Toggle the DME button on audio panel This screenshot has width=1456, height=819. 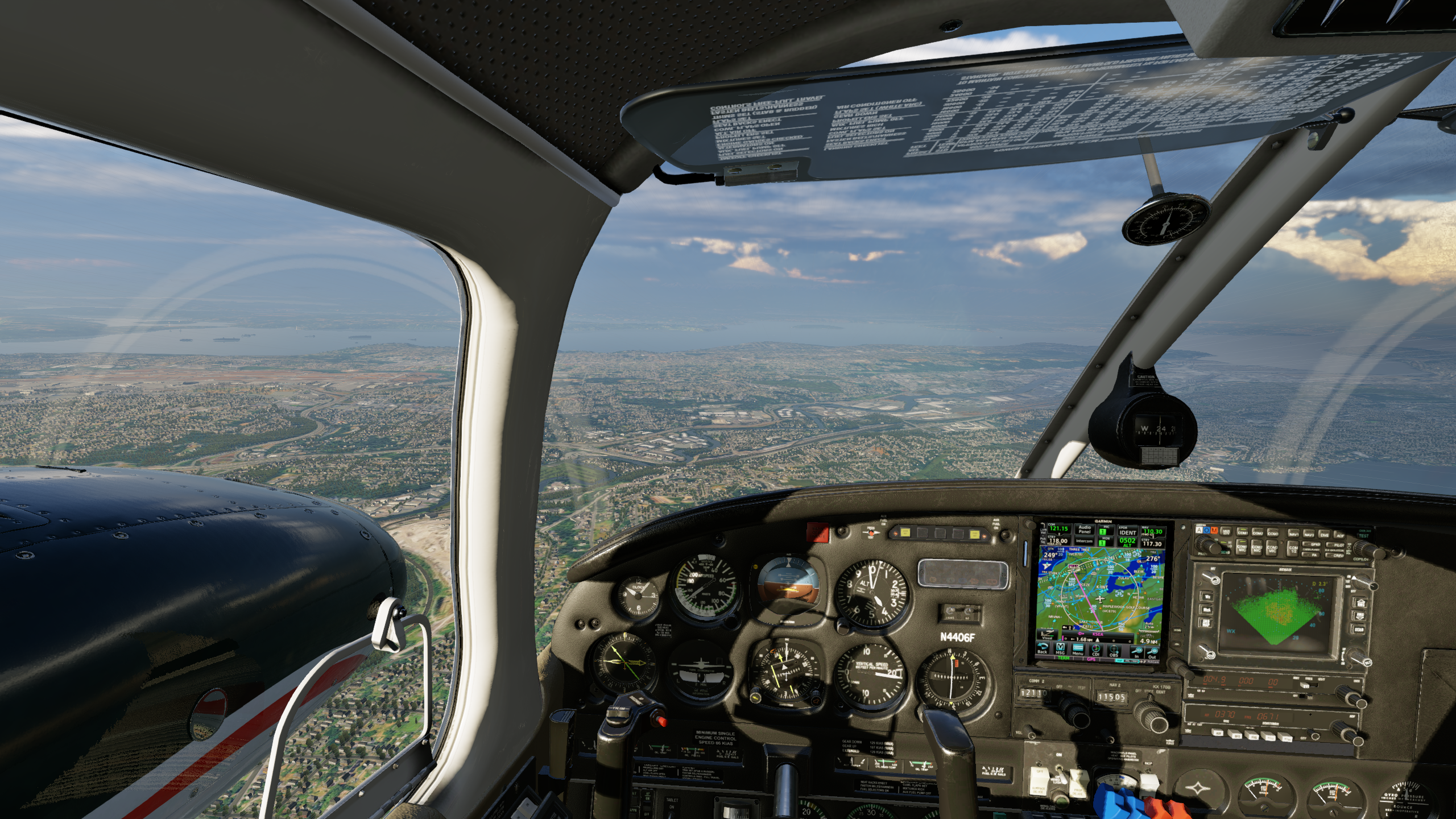click(1324, 534)
